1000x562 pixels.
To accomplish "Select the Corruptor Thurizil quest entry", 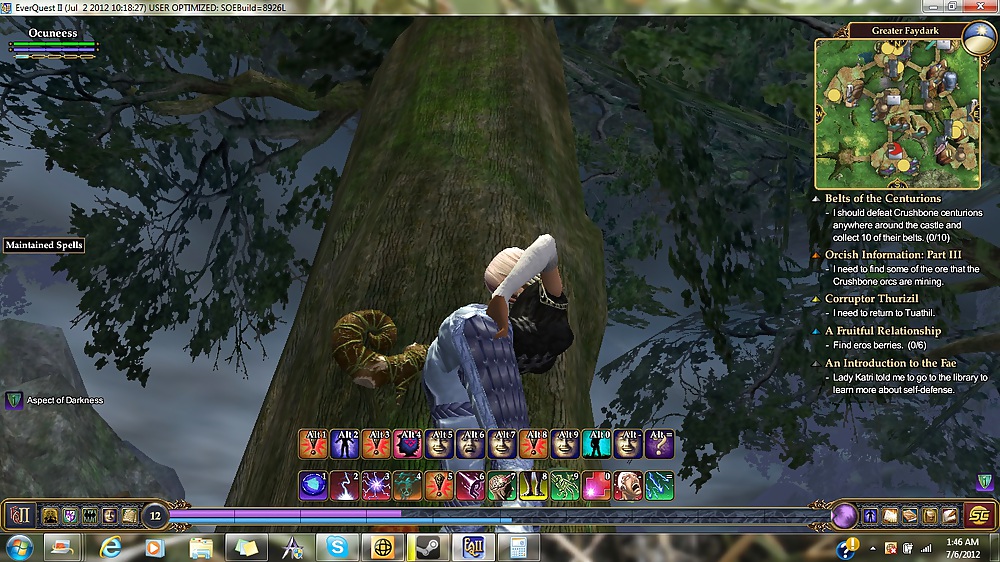I will pos(871,298).
